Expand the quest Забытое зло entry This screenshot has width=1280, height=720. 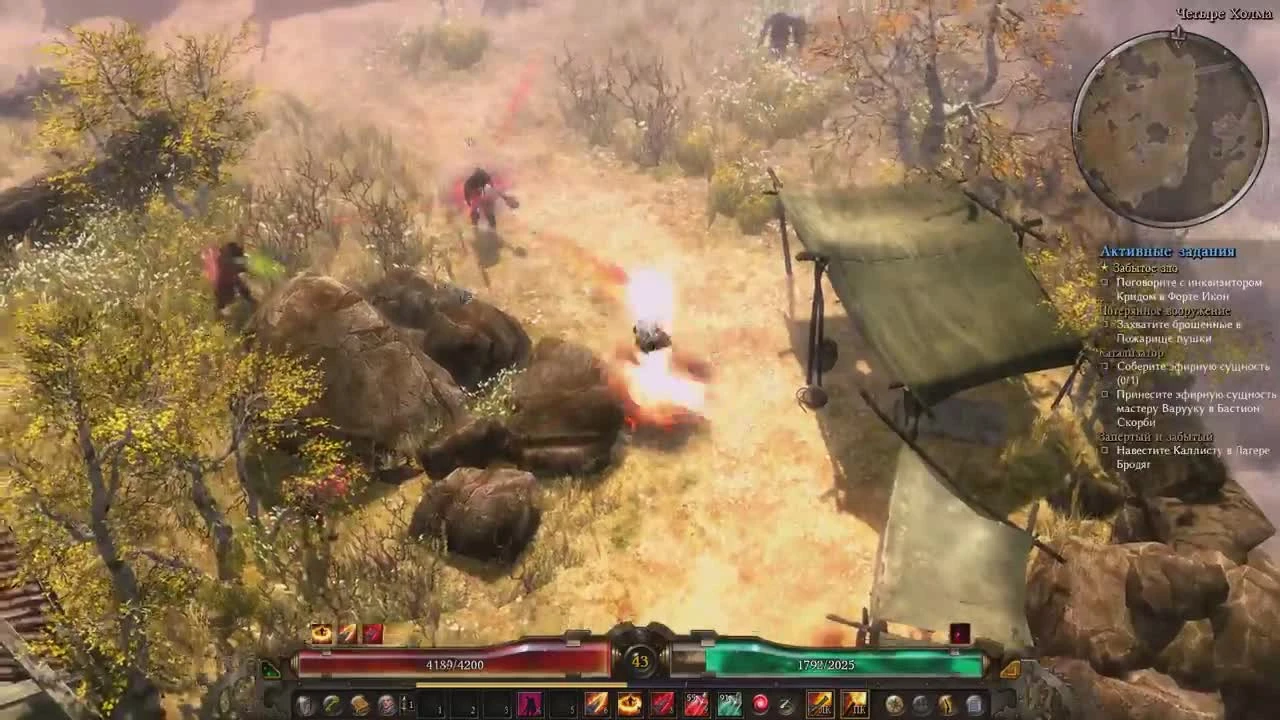pos(1144,267)
